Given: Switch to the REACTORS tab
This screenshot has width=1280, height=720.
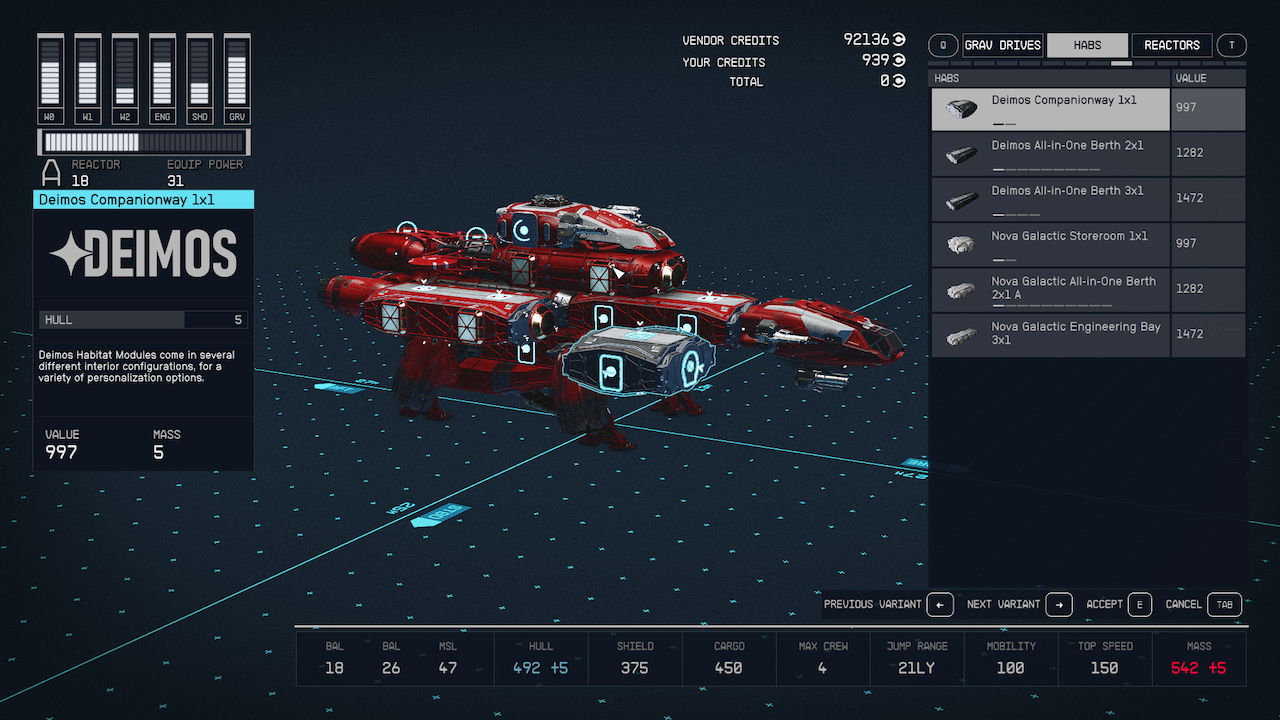Looking at the screenshot, I should pyautogui.click(x=1171, y=45).
